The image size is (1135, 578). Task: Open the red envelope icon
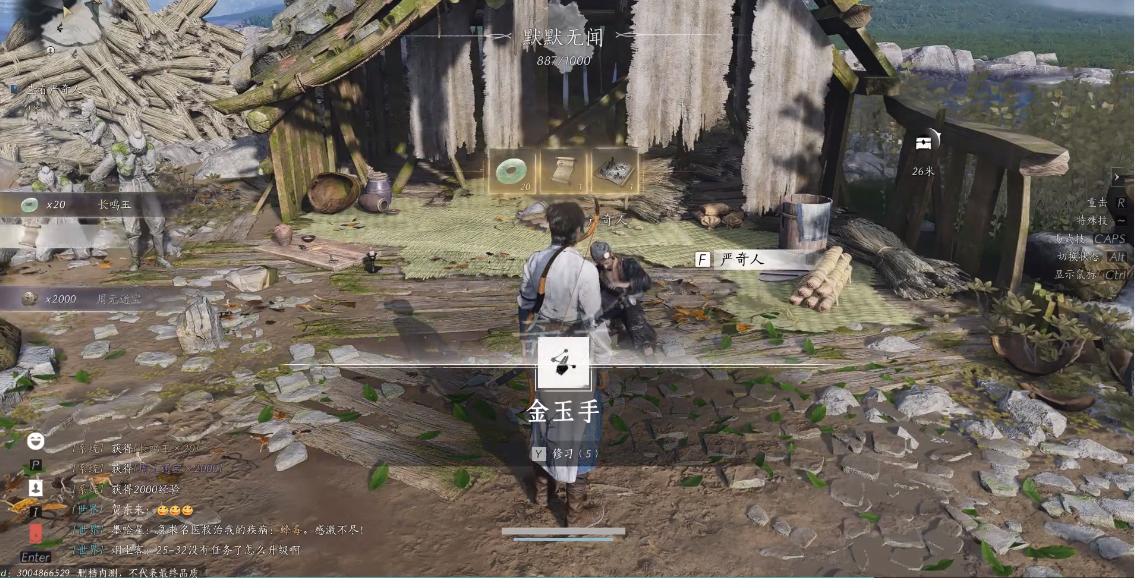(36, 533)
